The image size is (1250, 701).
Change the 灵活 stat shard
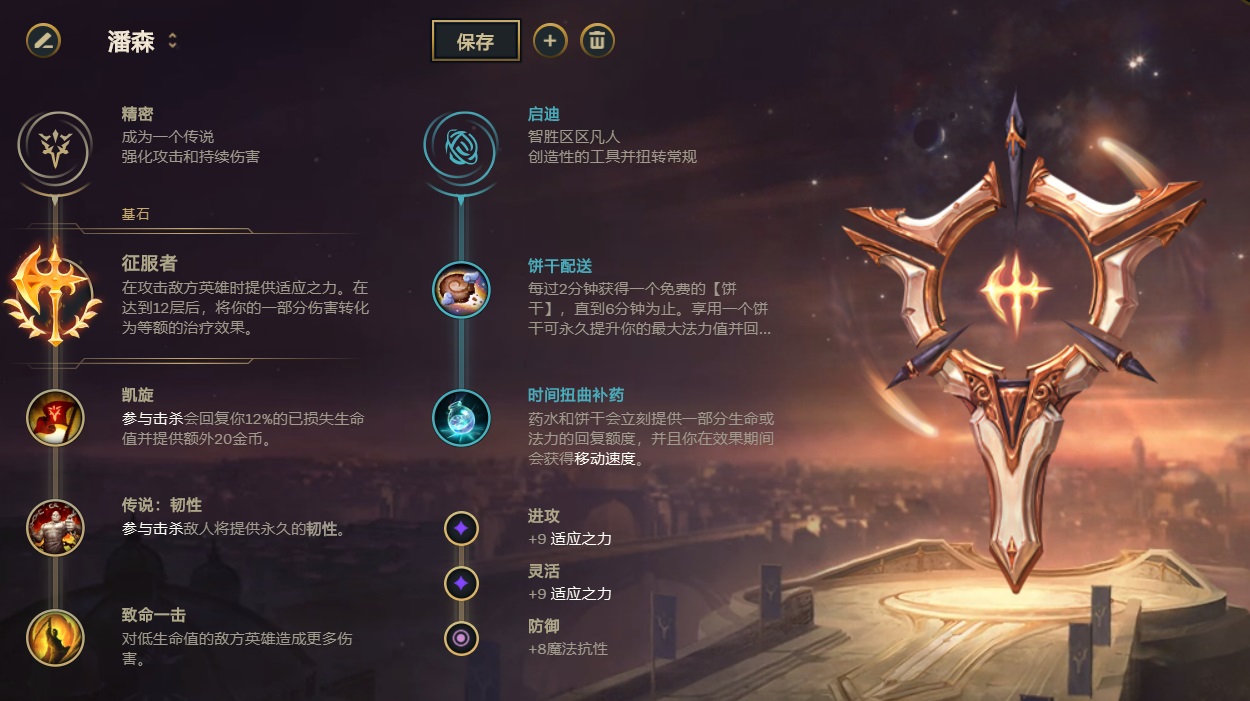click(461, 583)
